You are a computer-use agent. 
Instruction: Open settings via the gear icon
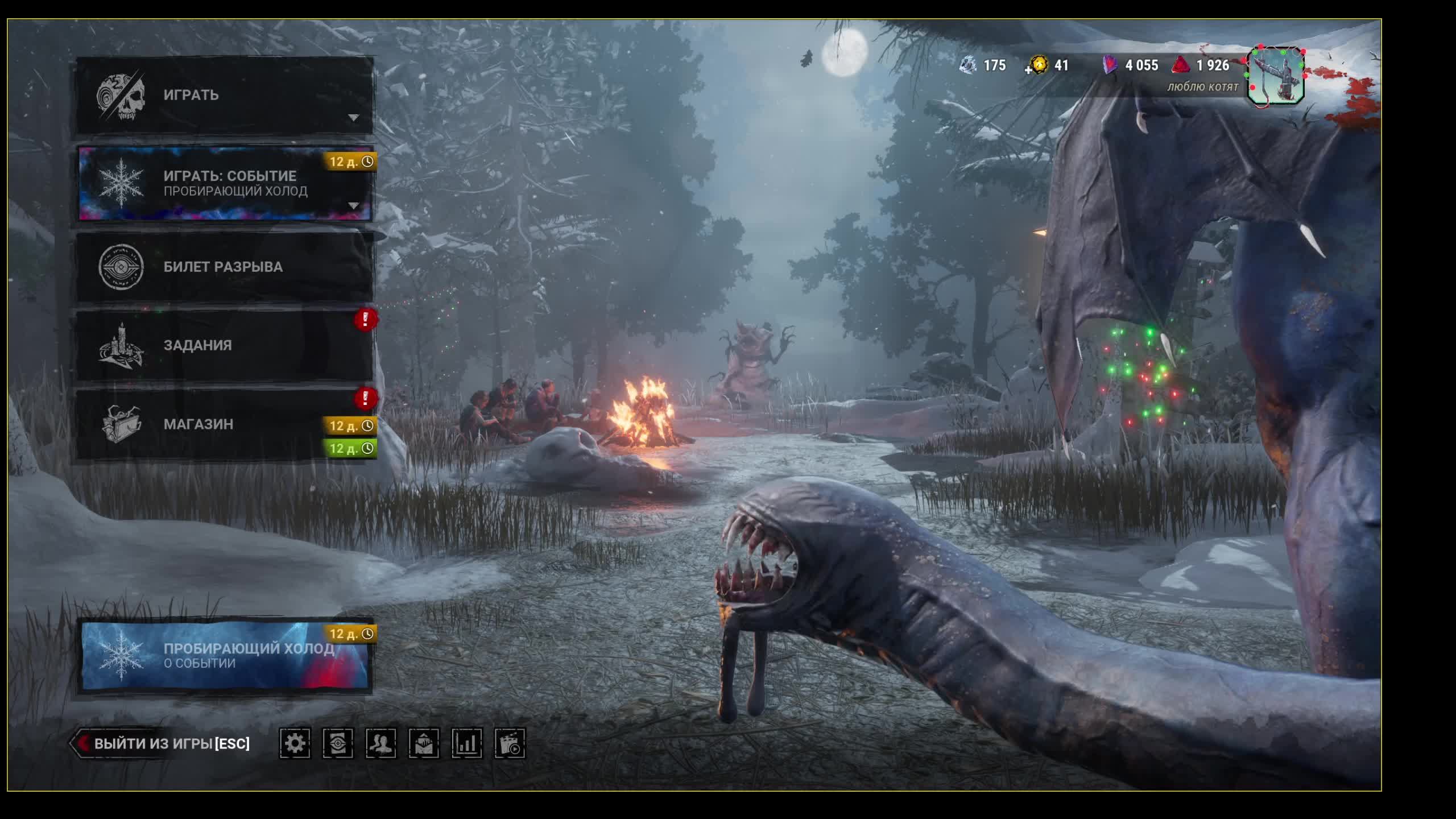pyautogui.click(x=295, y=743)
